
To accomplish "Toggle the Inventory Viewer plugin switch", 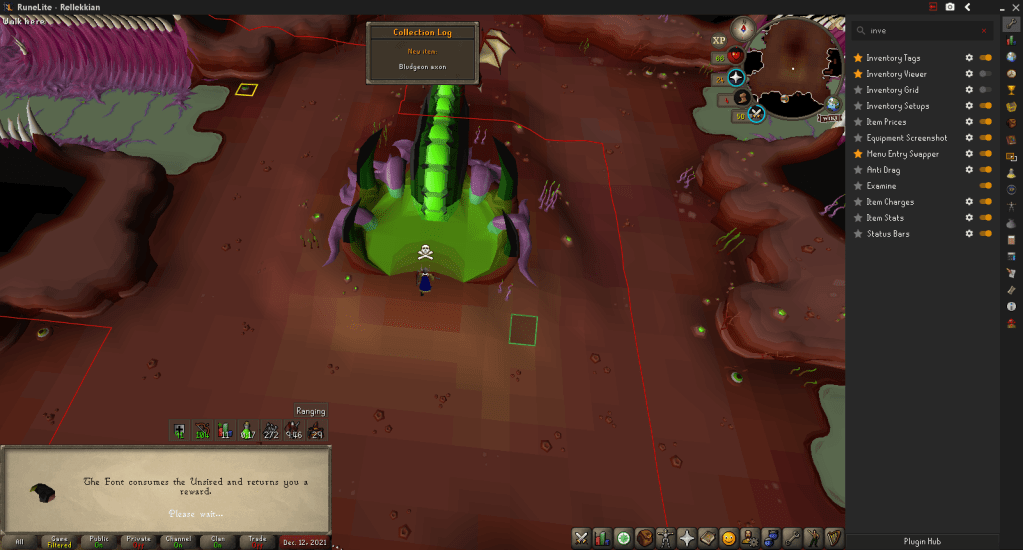I will (x=985, y=74).
